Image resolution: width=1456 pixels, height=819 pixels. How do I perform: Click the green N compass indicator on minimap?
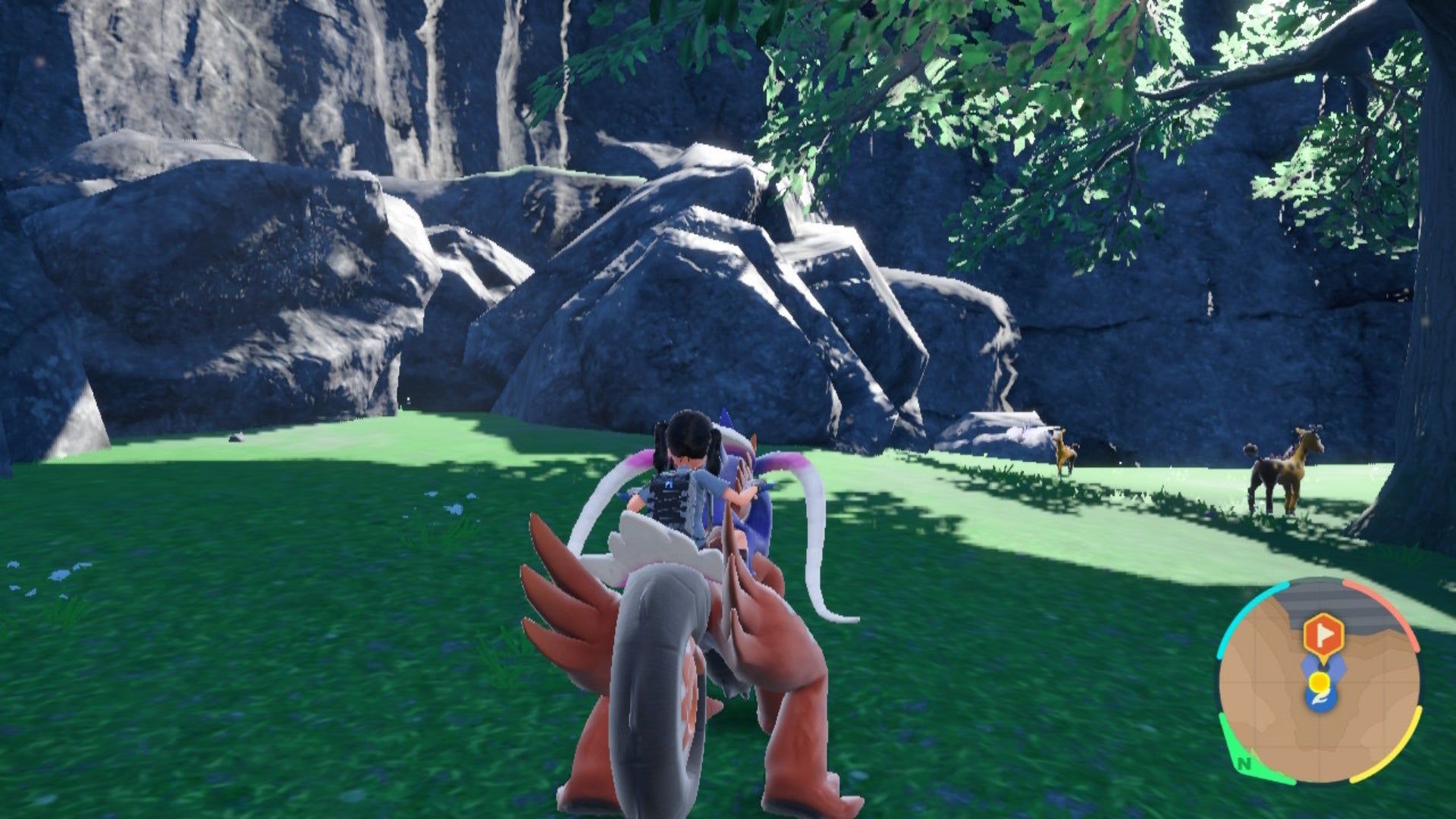pos(1244,764)
